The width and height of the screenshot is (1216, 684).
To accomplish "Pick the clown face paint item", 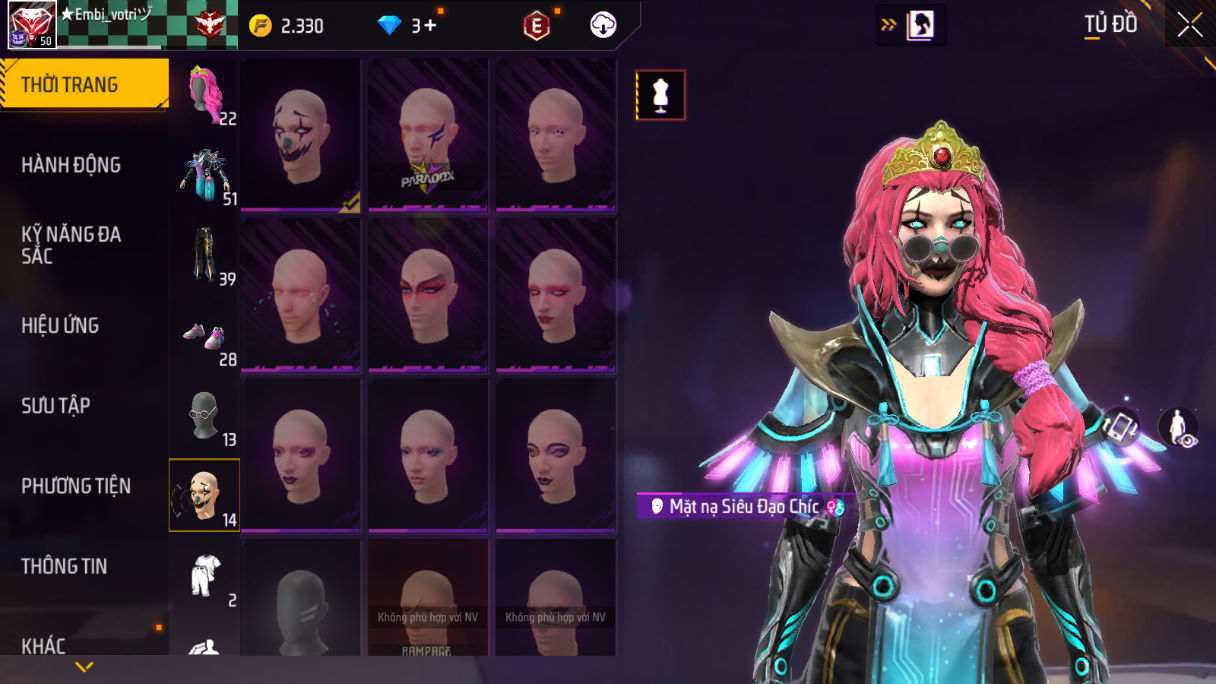I will point(301,134).
